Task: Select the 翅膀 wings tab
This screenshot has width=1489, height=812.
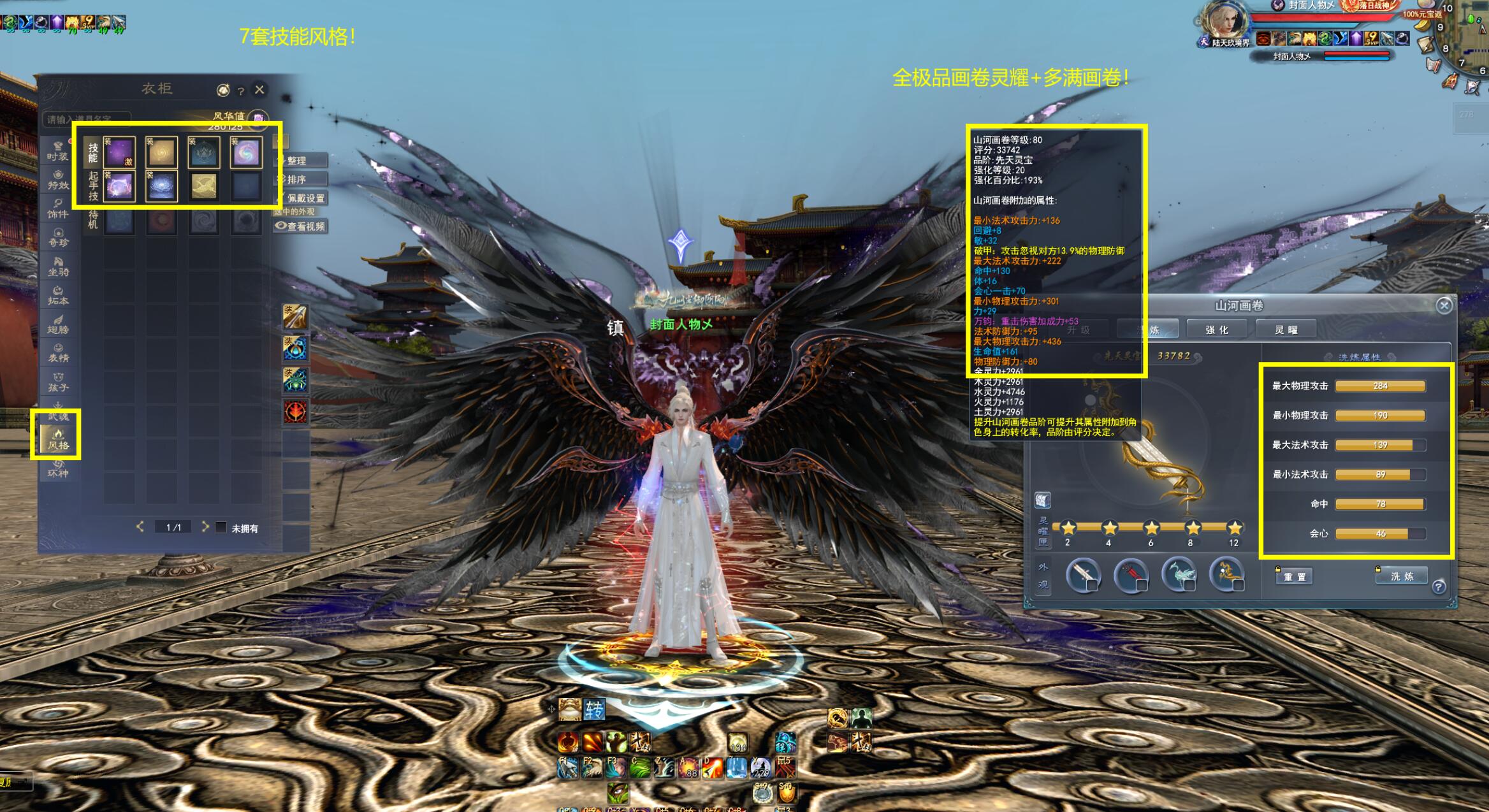Action: 58,324
